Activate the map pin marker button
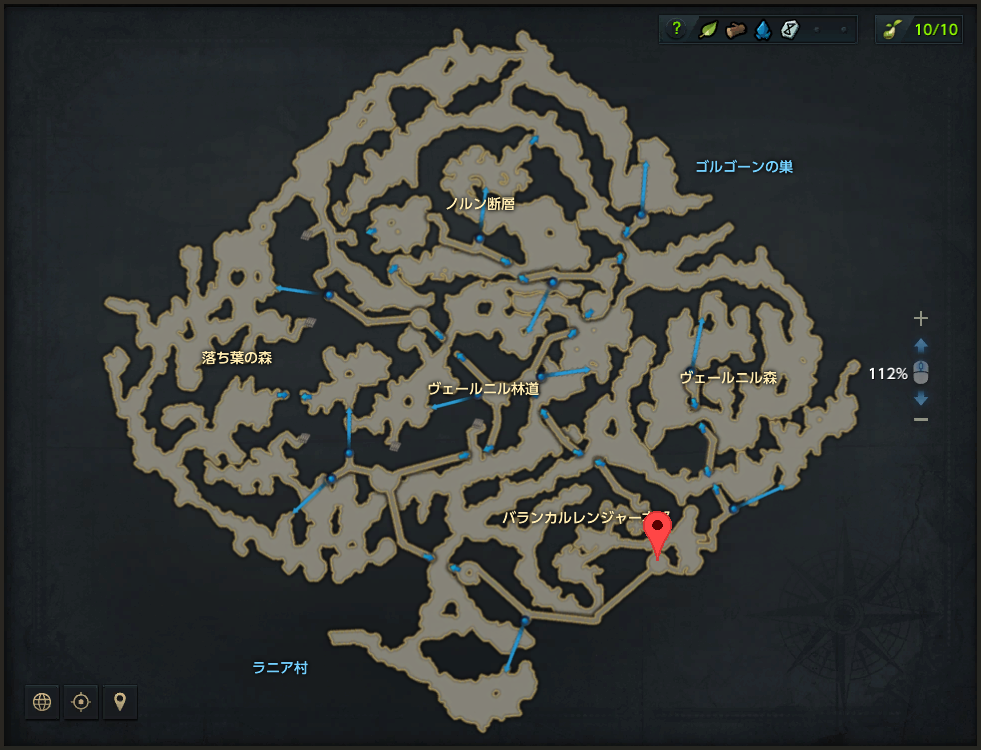The height and width of the screenshot is (750, 981). [120, 702]
